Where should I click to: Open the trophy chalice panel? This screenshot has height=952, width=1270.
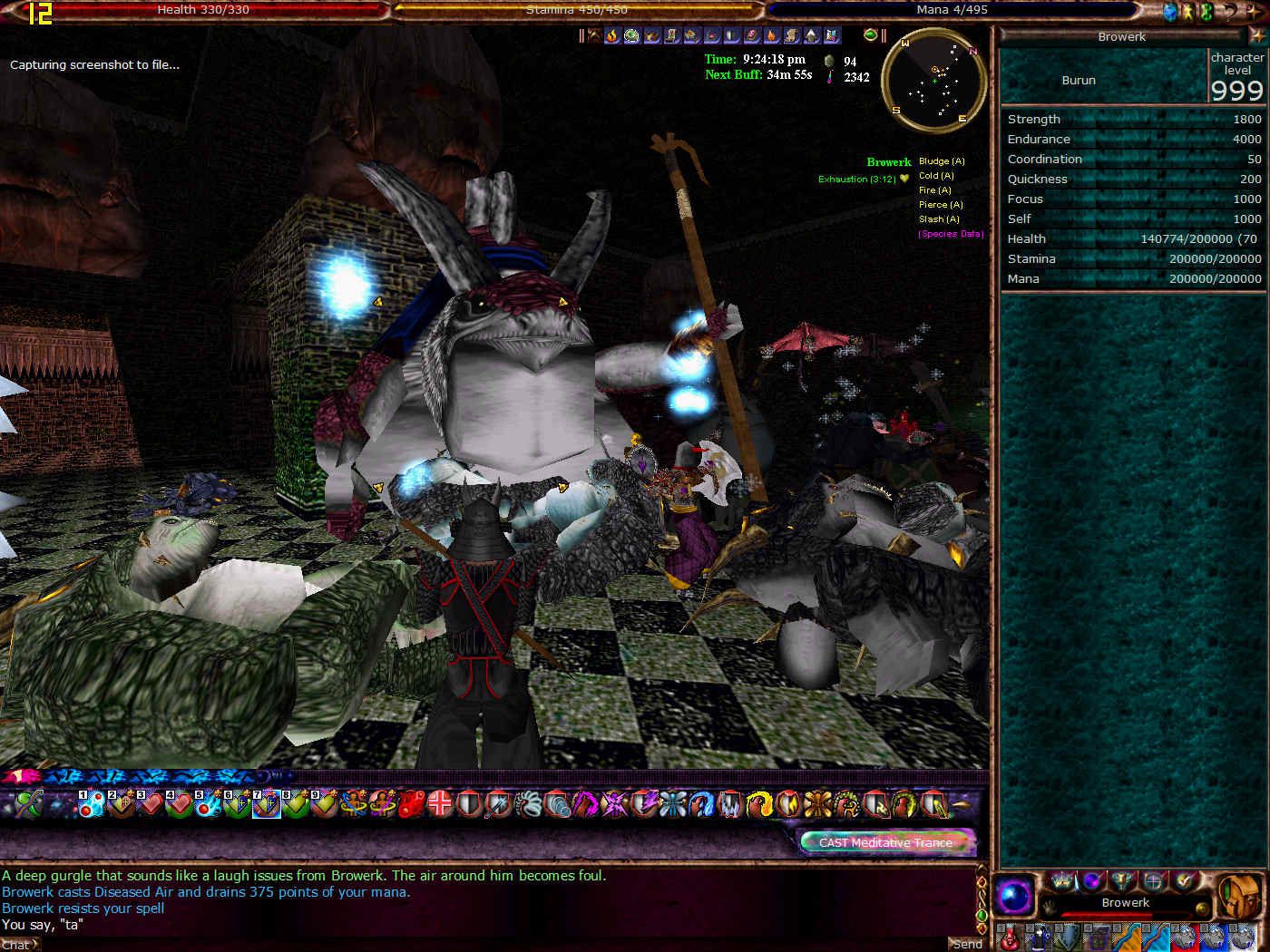[1124, 879]
